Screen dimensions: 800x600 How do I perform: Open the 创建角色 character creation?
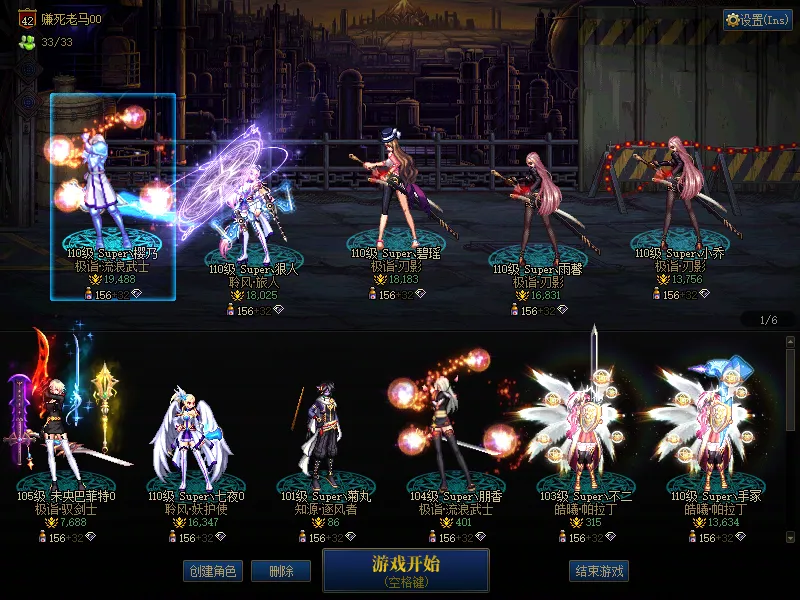point(212,571)
